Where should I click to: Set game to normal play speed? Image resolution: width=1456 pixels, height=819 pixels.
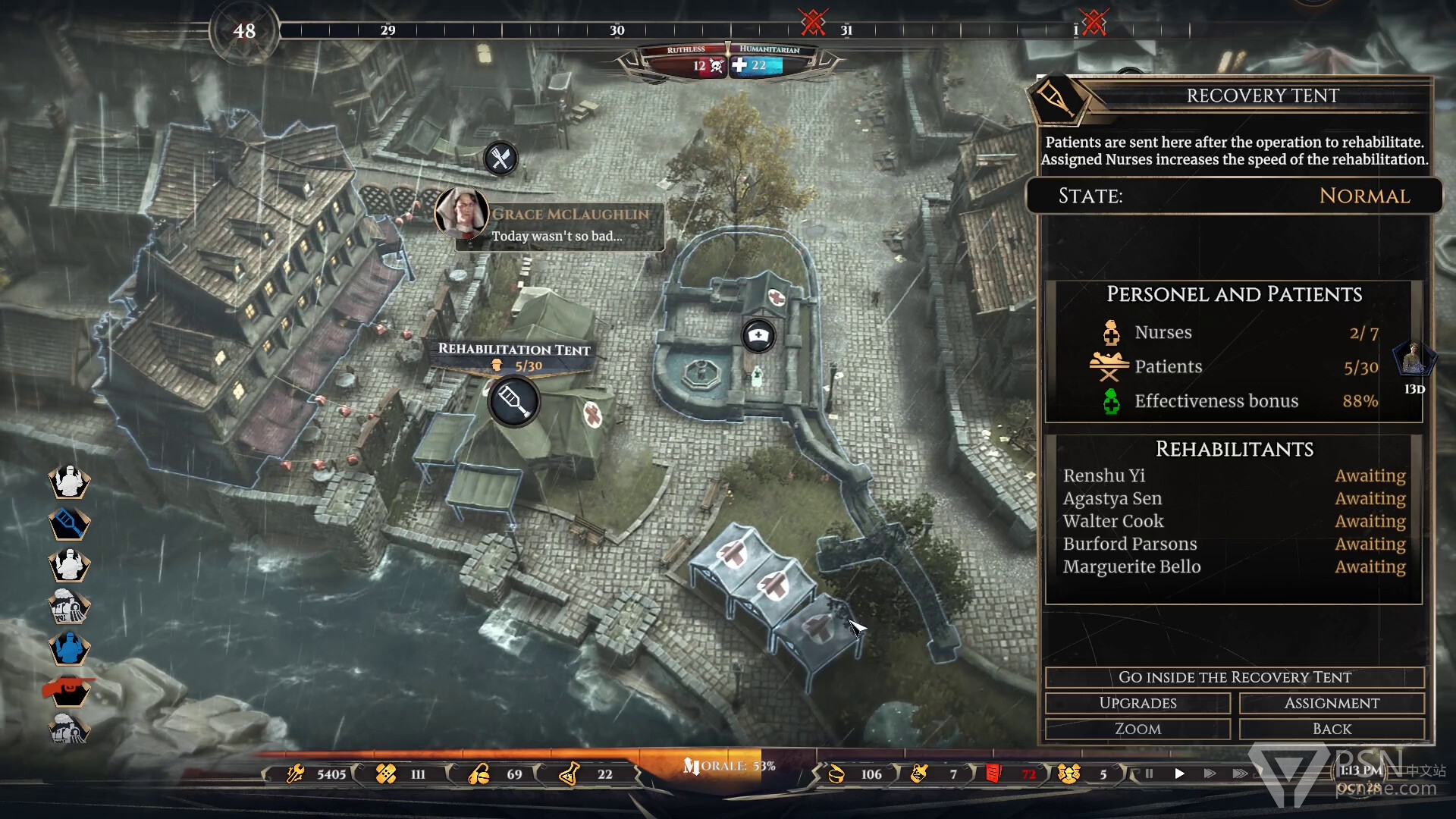(x=1179, y=773)
